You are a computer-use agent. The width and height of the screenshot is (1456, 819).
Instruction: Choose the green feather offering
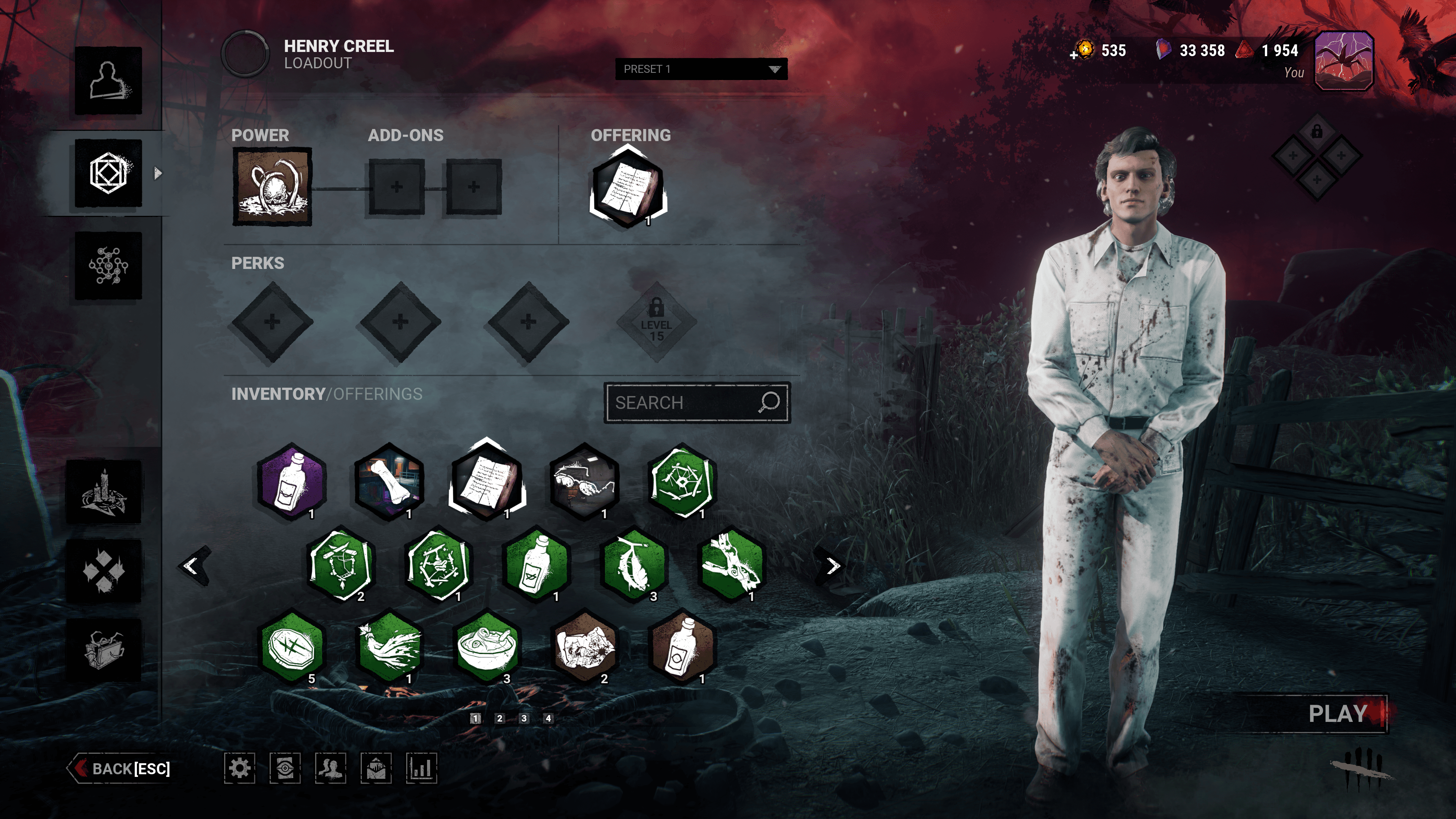634,564
